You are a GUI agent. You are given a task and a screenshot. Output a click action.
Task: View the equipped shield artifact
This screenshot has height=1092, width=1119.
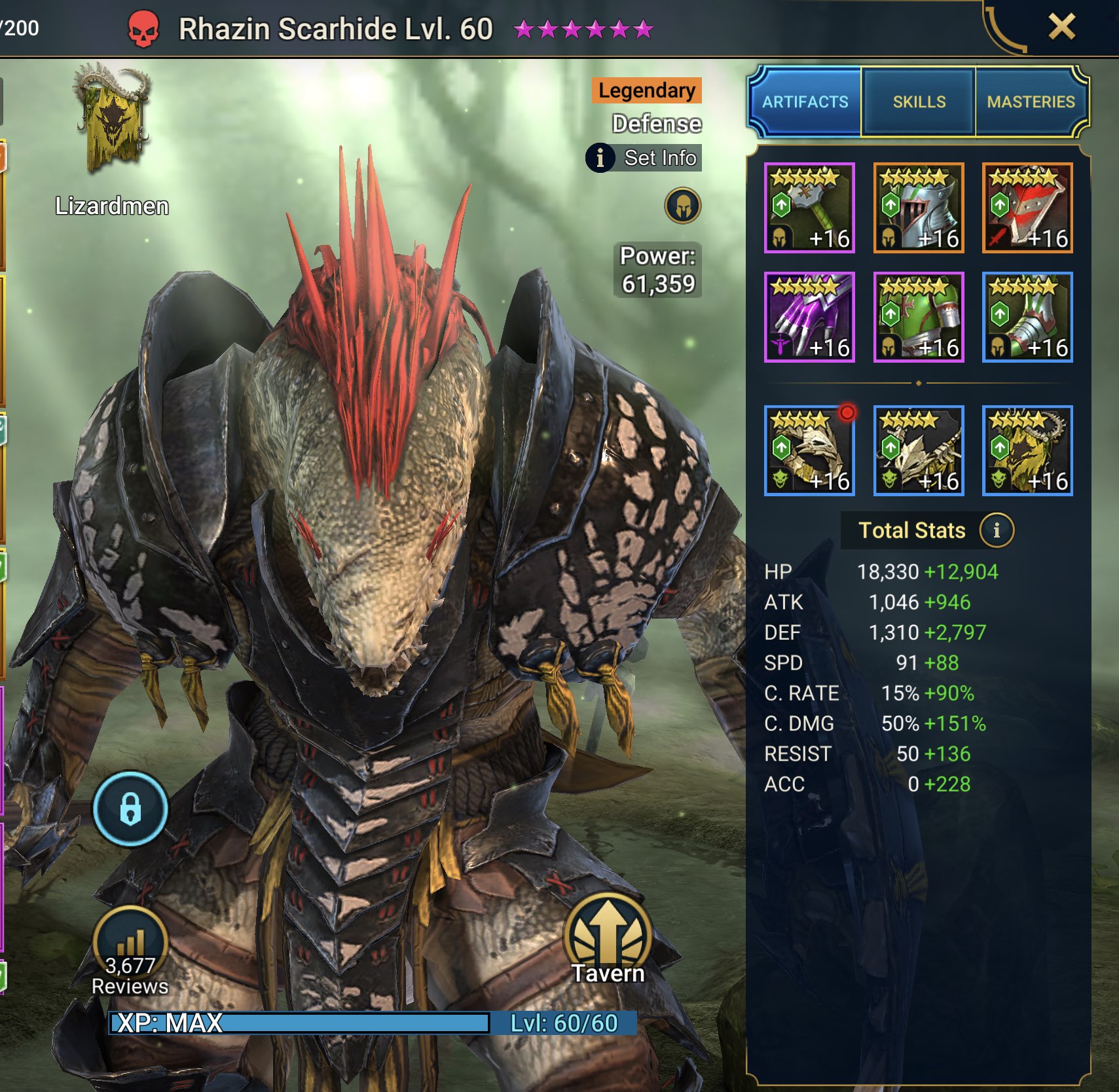(1028, 208)
